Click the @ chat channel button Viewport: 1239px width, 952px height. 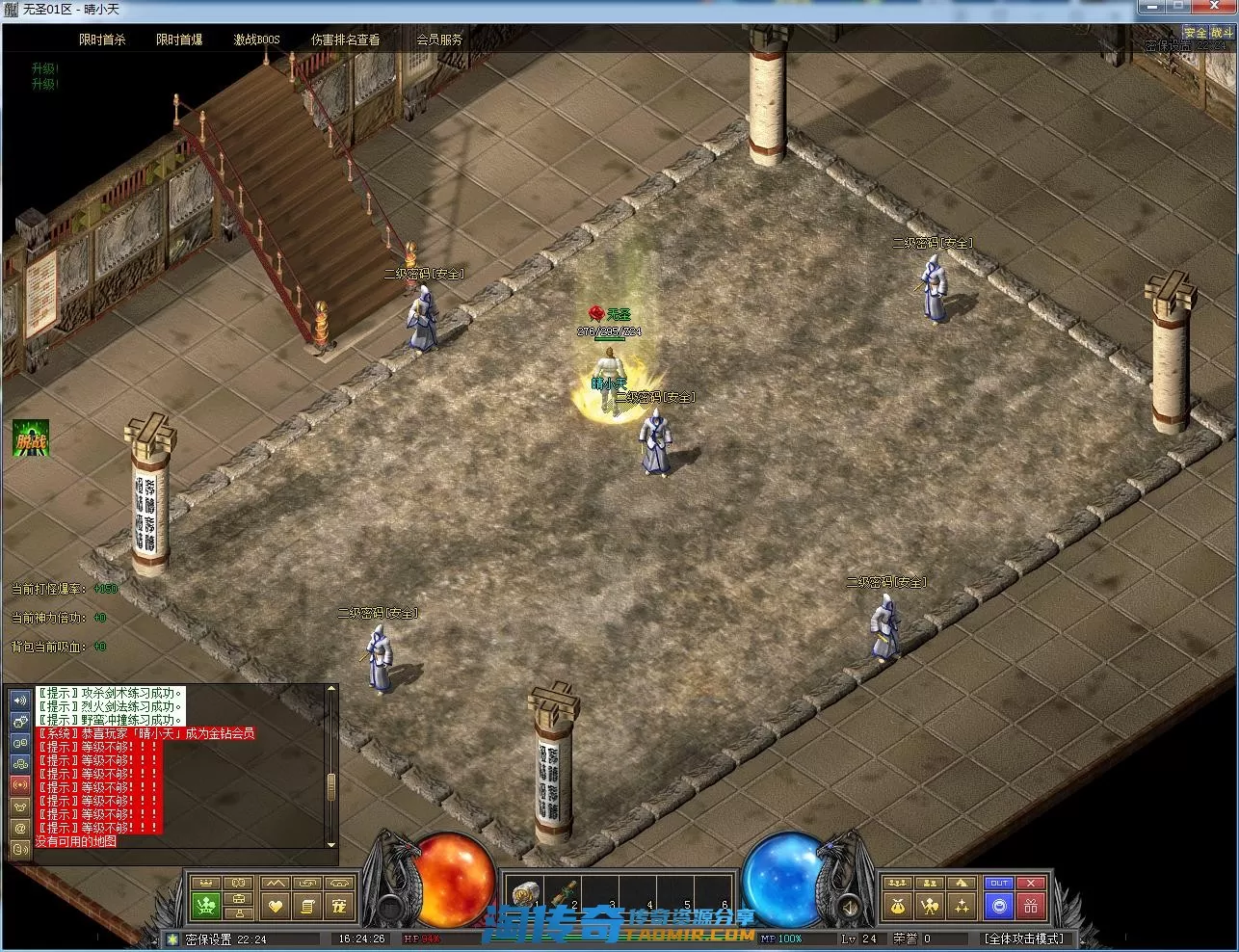click(x=19, y=828)
